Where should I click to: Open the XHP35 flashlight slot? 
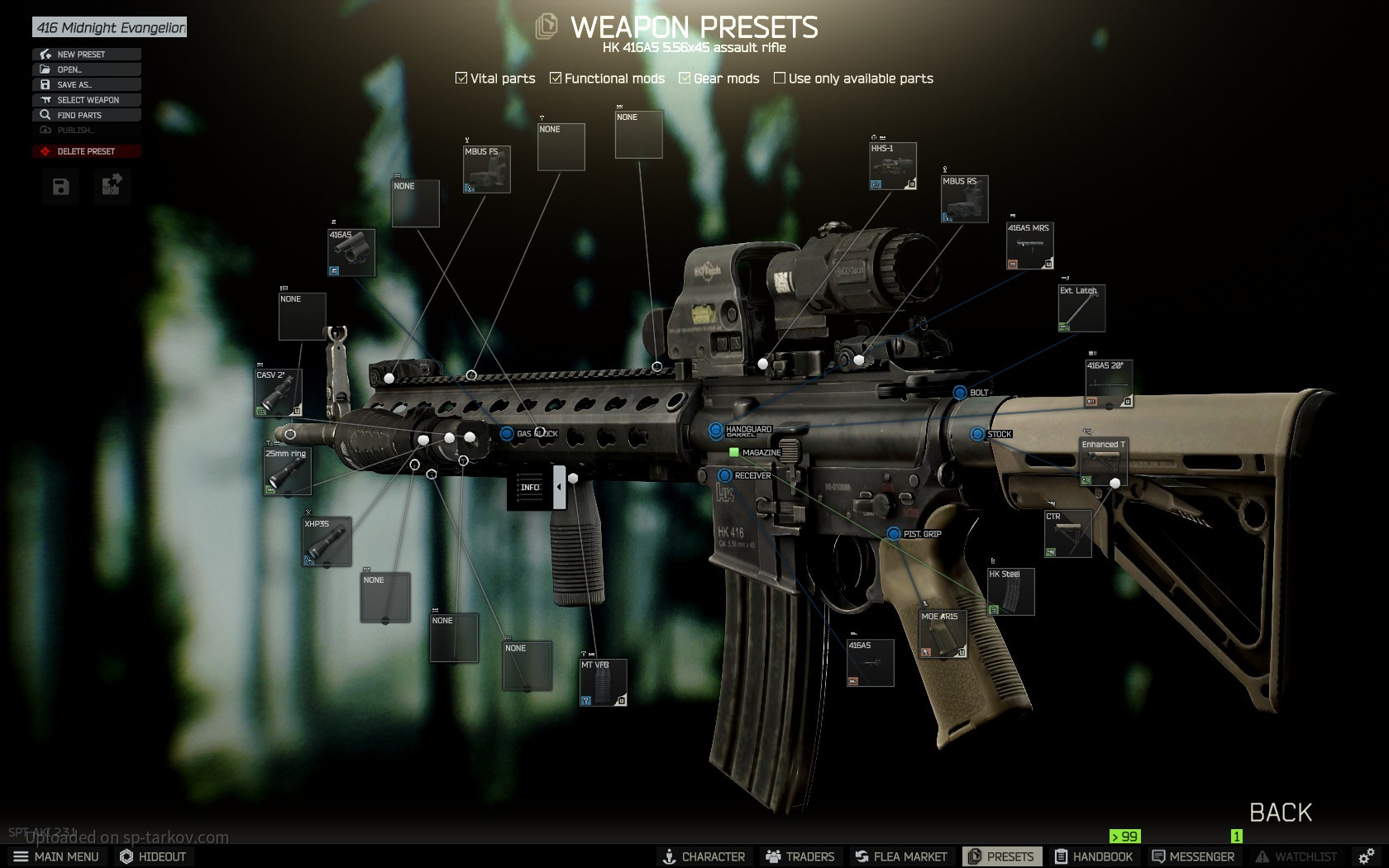pyautogui.click(x=327, y=541)
